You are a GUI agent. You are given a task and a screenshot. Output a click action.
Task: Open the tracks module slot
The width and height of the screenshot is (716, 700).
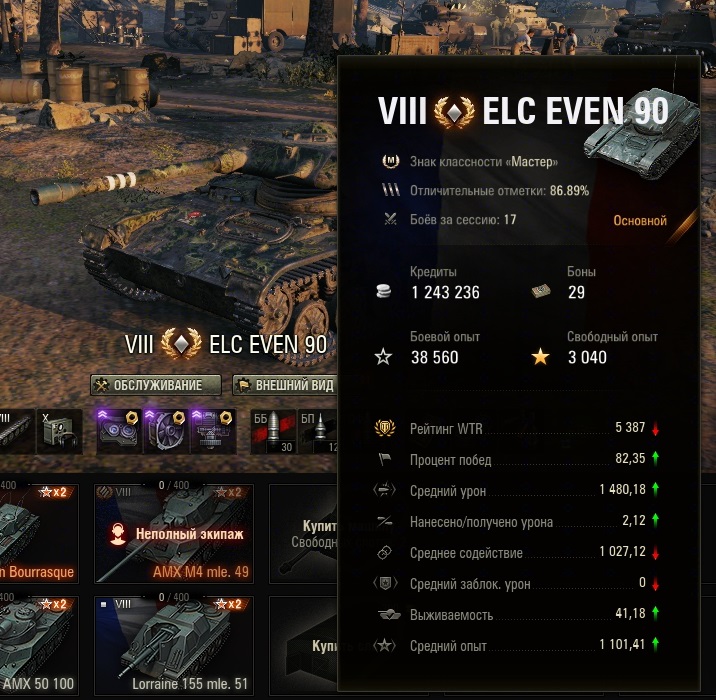(x=16, y=431)
